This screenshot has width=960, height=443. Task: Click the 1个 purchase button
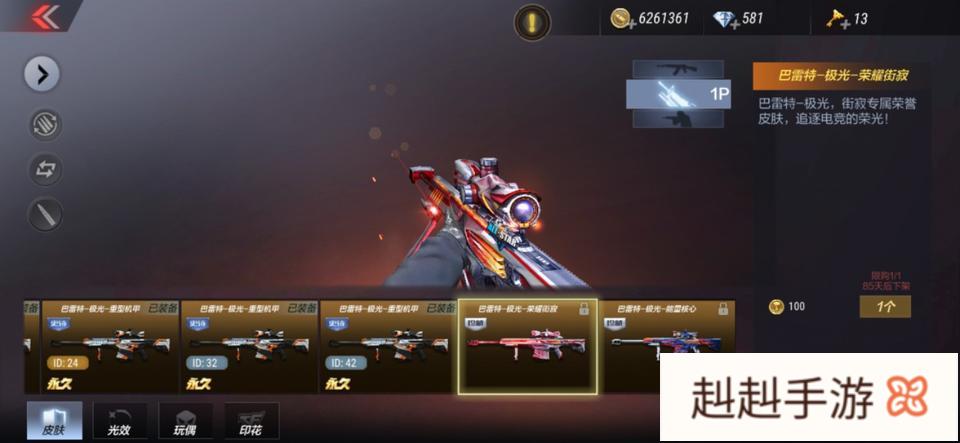pyautogui.click(x=885, y=306)
